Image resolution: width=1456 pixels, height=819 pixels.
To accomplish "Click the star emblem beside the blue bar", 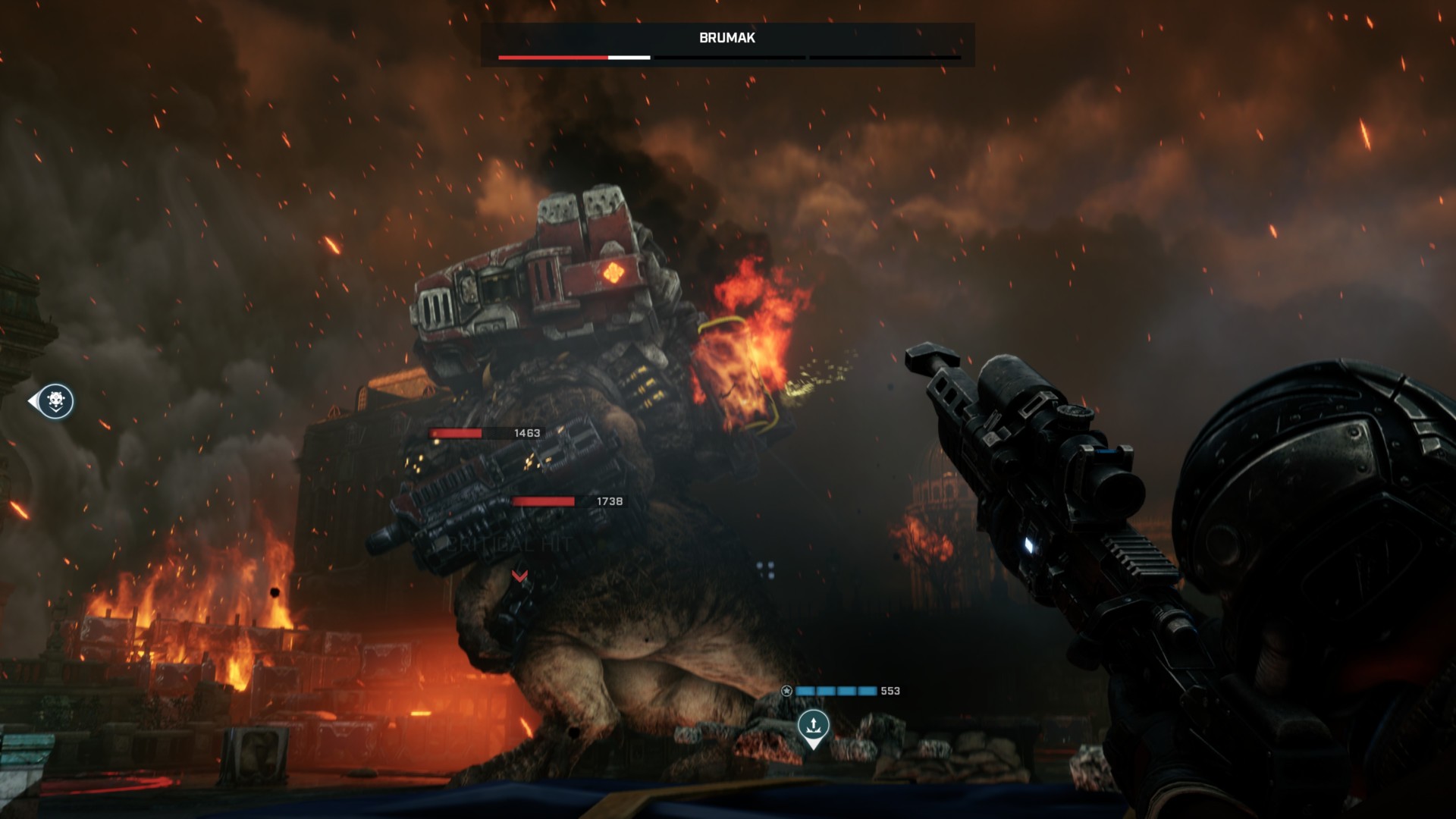I will click(x=786, y=691).
